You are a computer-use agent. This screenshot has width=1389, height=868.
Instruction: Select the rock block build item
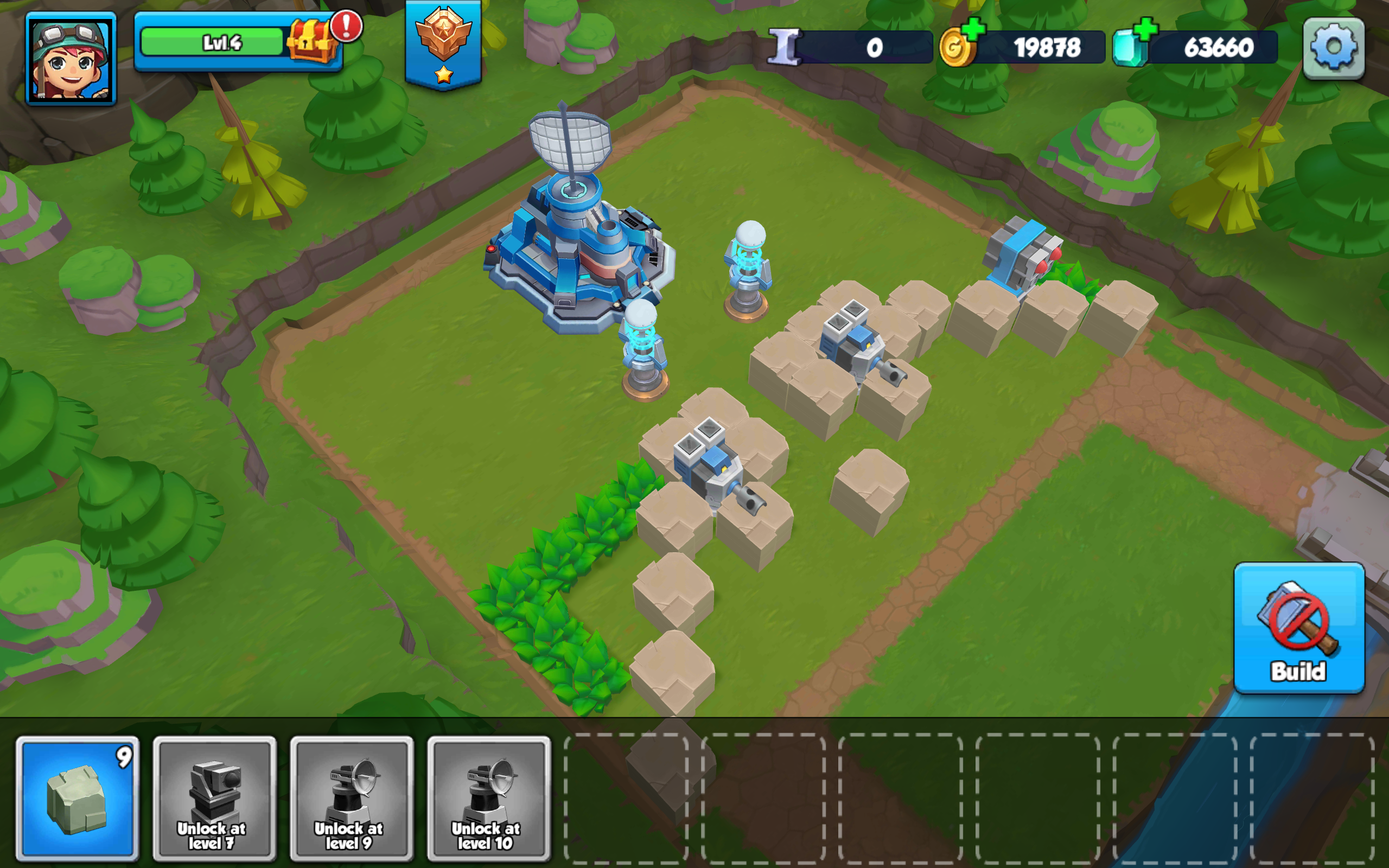click(x=79, y=797)
